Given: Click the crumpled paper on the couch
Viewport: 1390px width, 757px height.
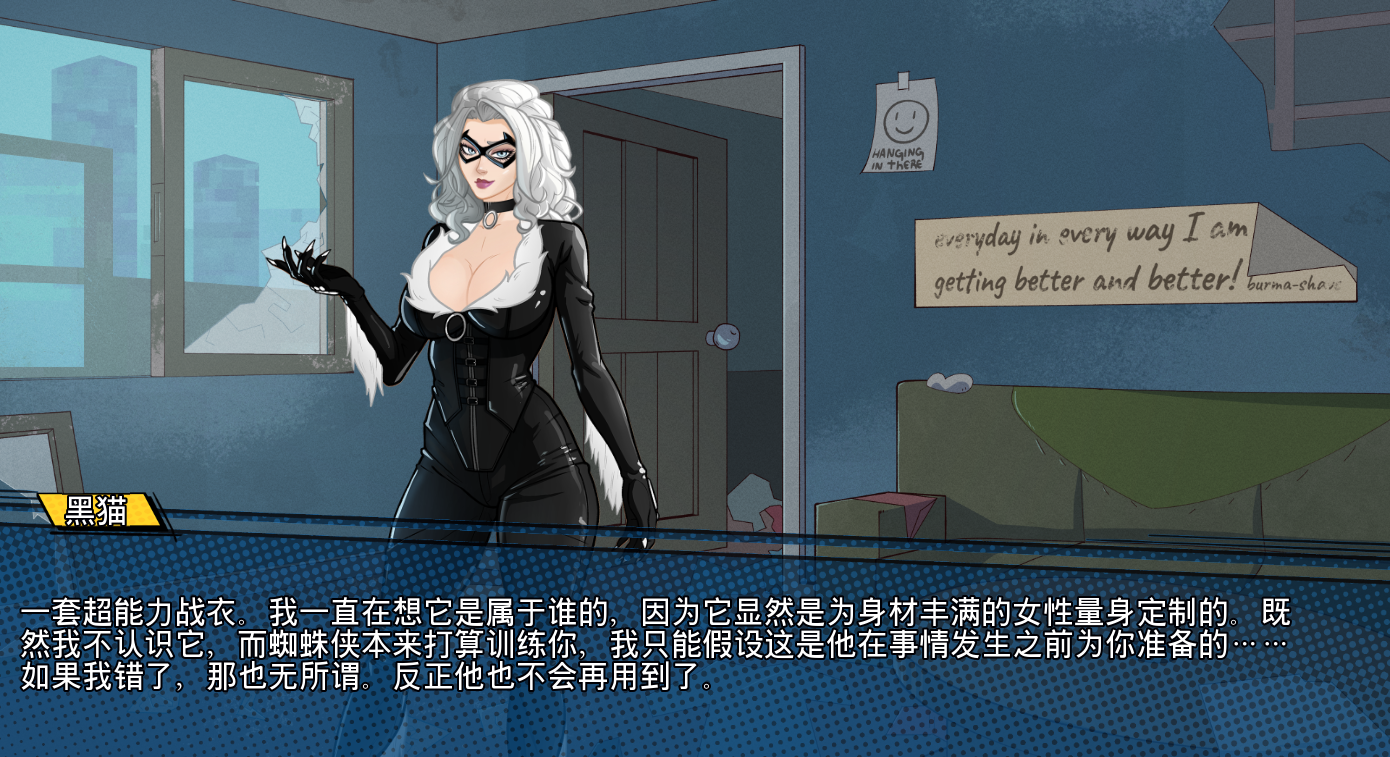Looking at the screenshot, I should coord(948,385).
